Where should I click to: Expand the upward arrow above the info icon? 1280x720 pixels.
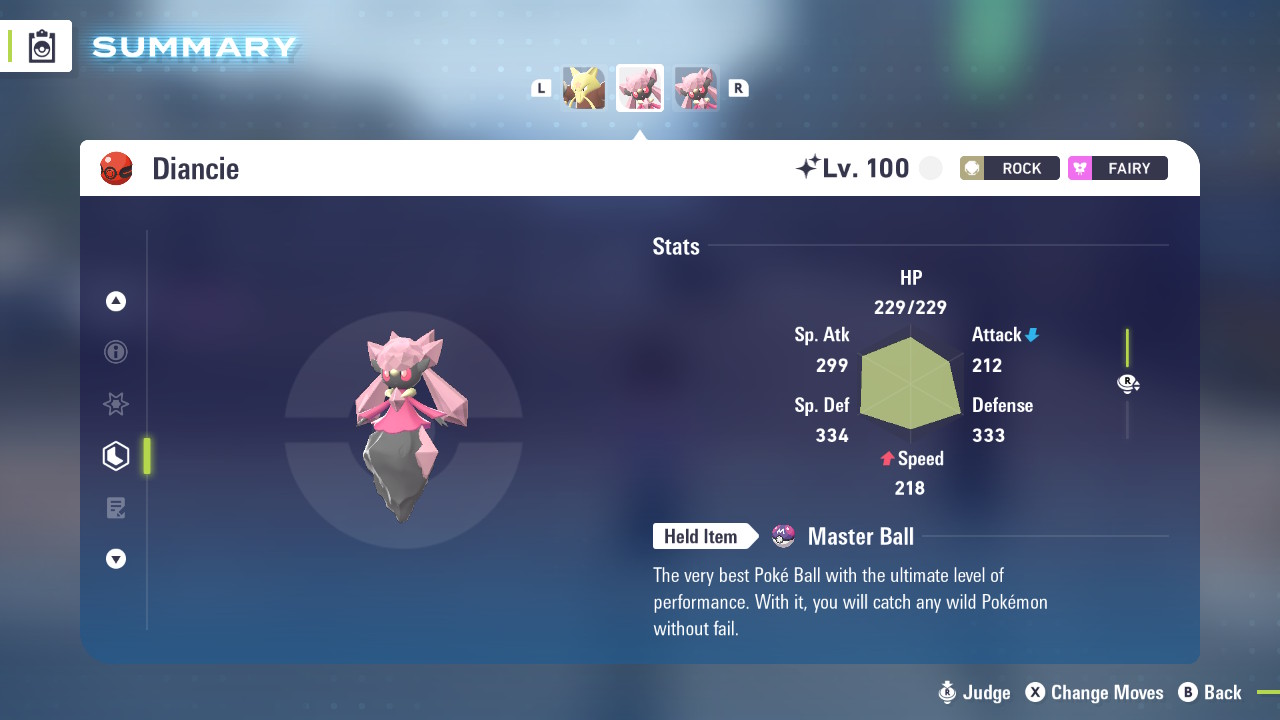(115, 301)
